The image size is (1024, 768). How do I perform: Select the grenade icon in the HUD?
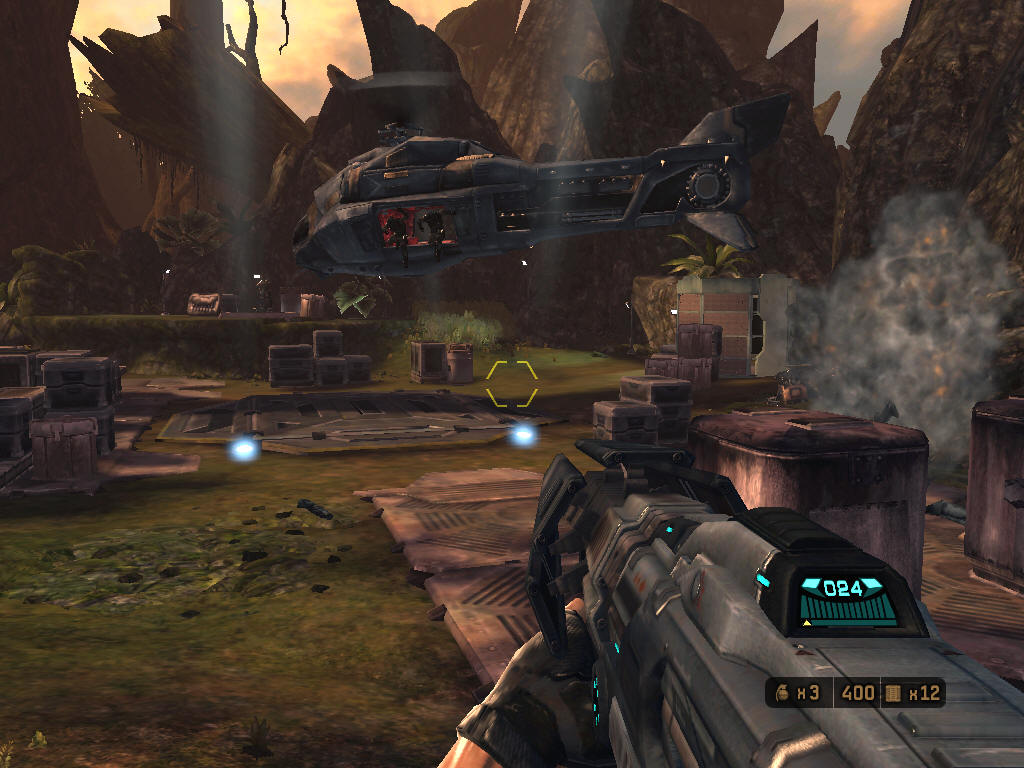click(783, 693)
